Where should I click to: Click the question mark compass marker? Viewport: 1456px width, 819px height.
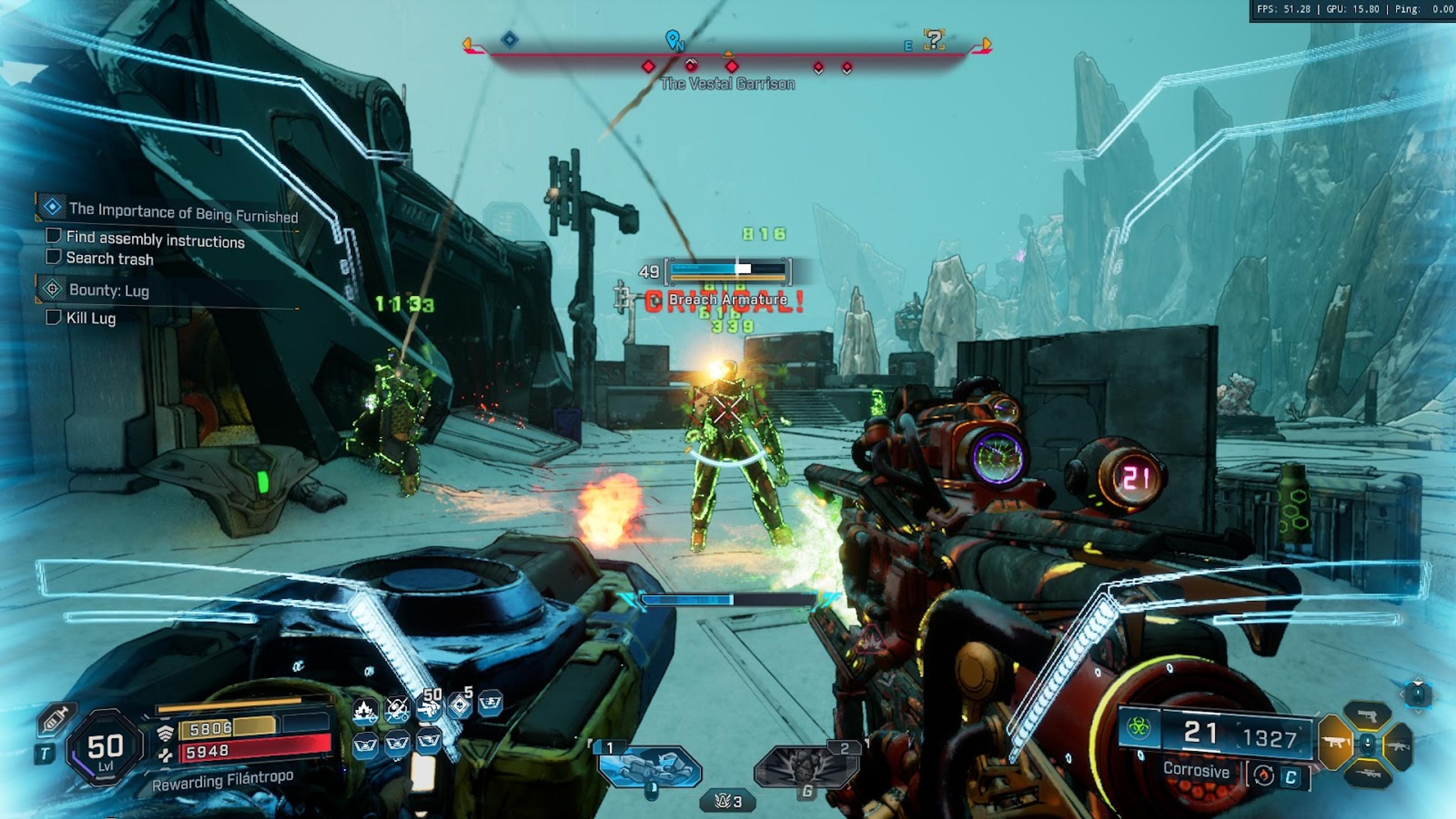(934, 39)
